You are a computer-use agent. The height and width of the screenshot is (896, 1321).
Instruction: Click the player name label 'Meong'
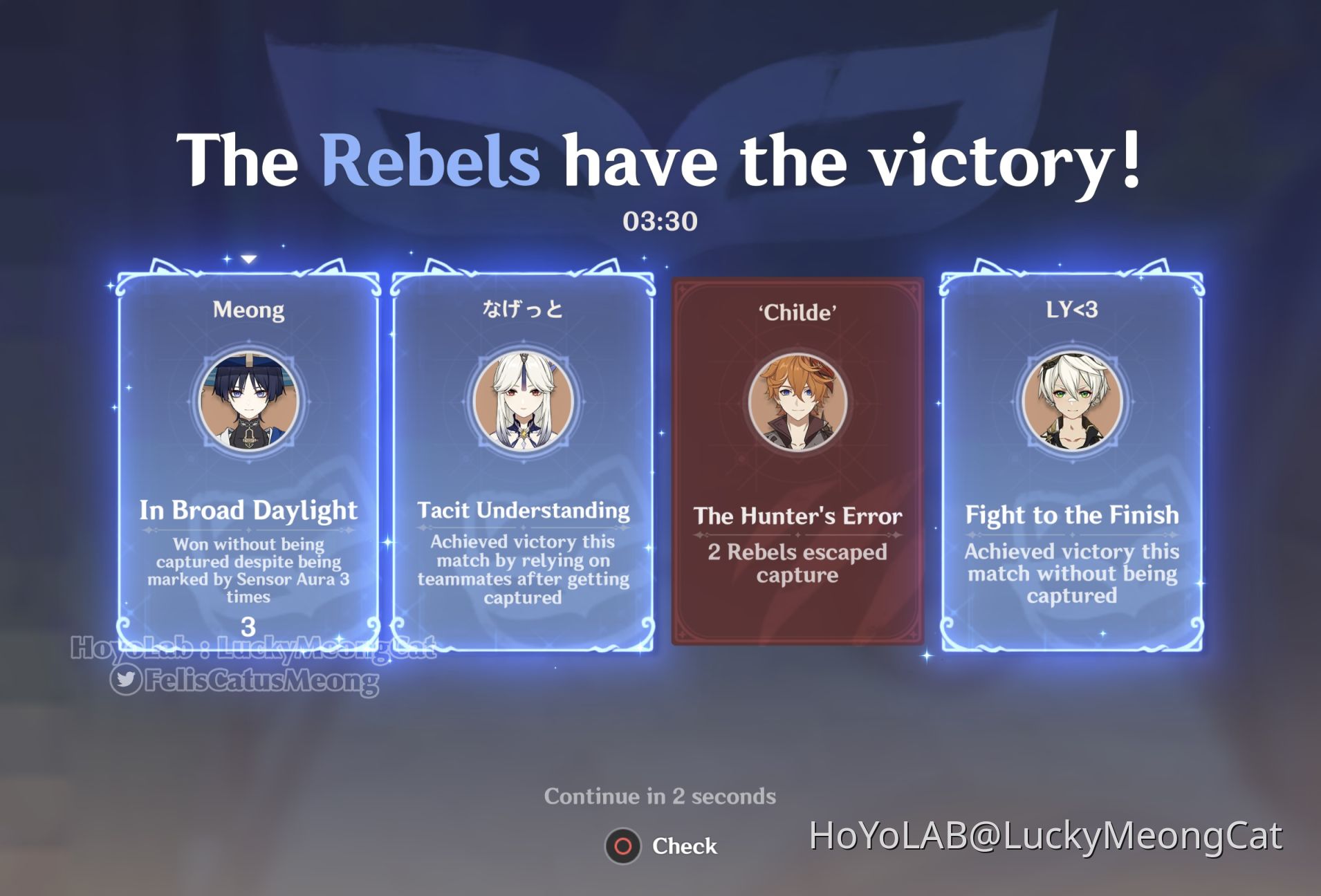coord(249,310)
